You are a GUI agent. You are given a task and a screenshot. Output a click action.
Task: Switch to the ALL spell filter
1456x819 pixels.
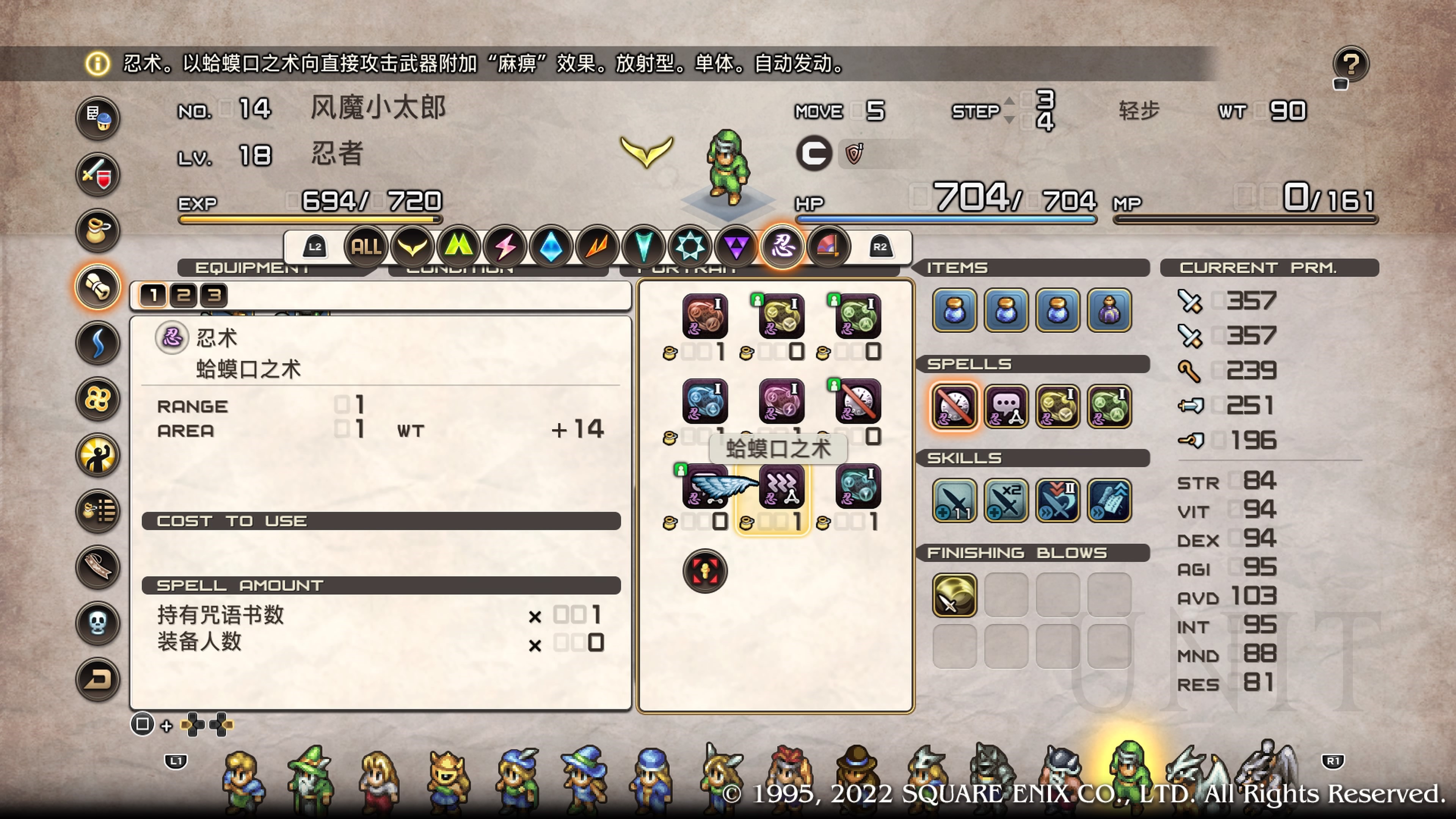(366, 246)
